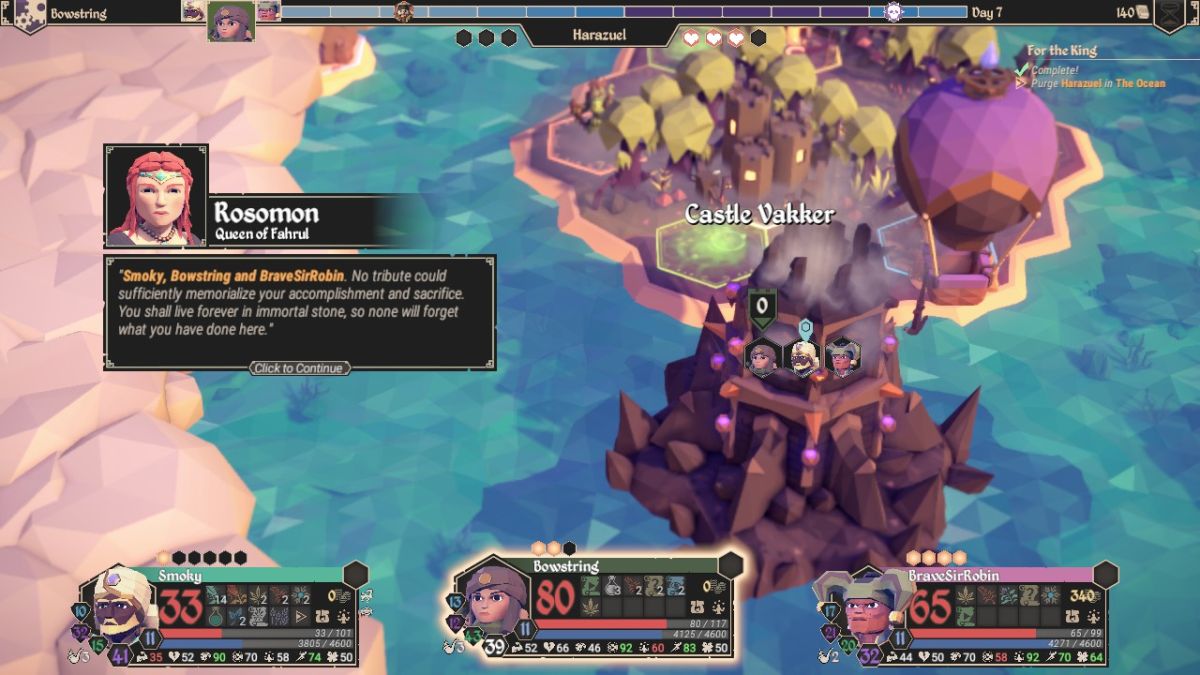Use Smoky's round potion flask item
The height and width of the screenshot is (675, 1200).
pyautogui.click(x=216, y=616)
